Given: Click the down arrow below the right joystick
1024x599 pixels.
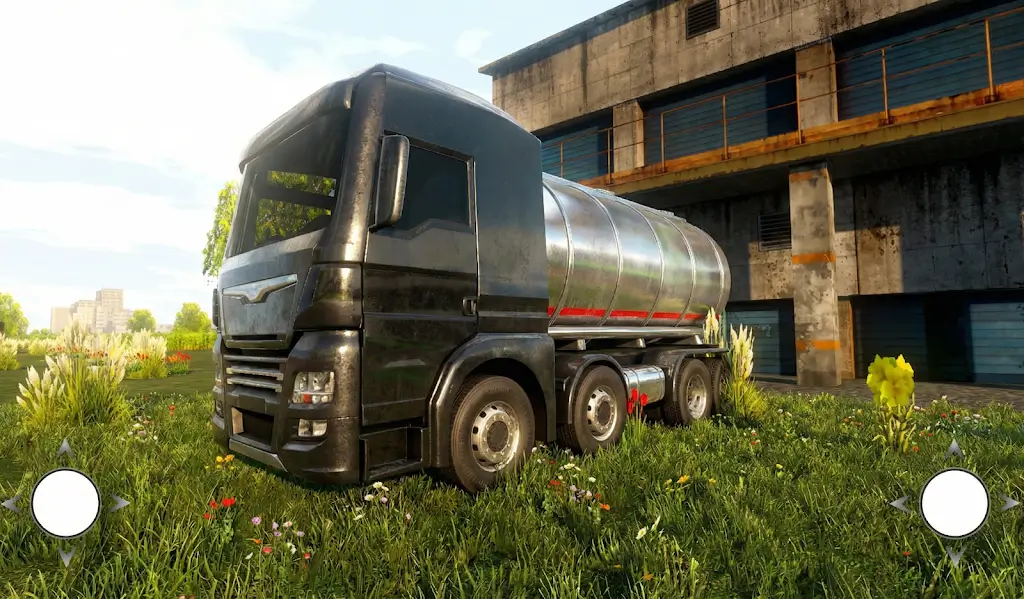Looking at the screenshot, I should pos(954,557).
